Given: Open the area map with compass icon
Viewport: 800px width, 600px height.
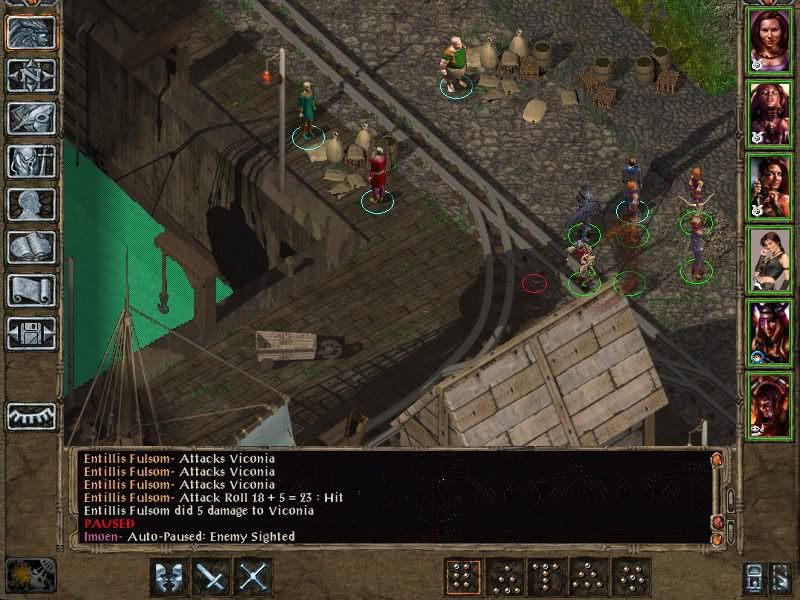Looking at the screenshot, I should pyautogui.click(x=31, y=75).
